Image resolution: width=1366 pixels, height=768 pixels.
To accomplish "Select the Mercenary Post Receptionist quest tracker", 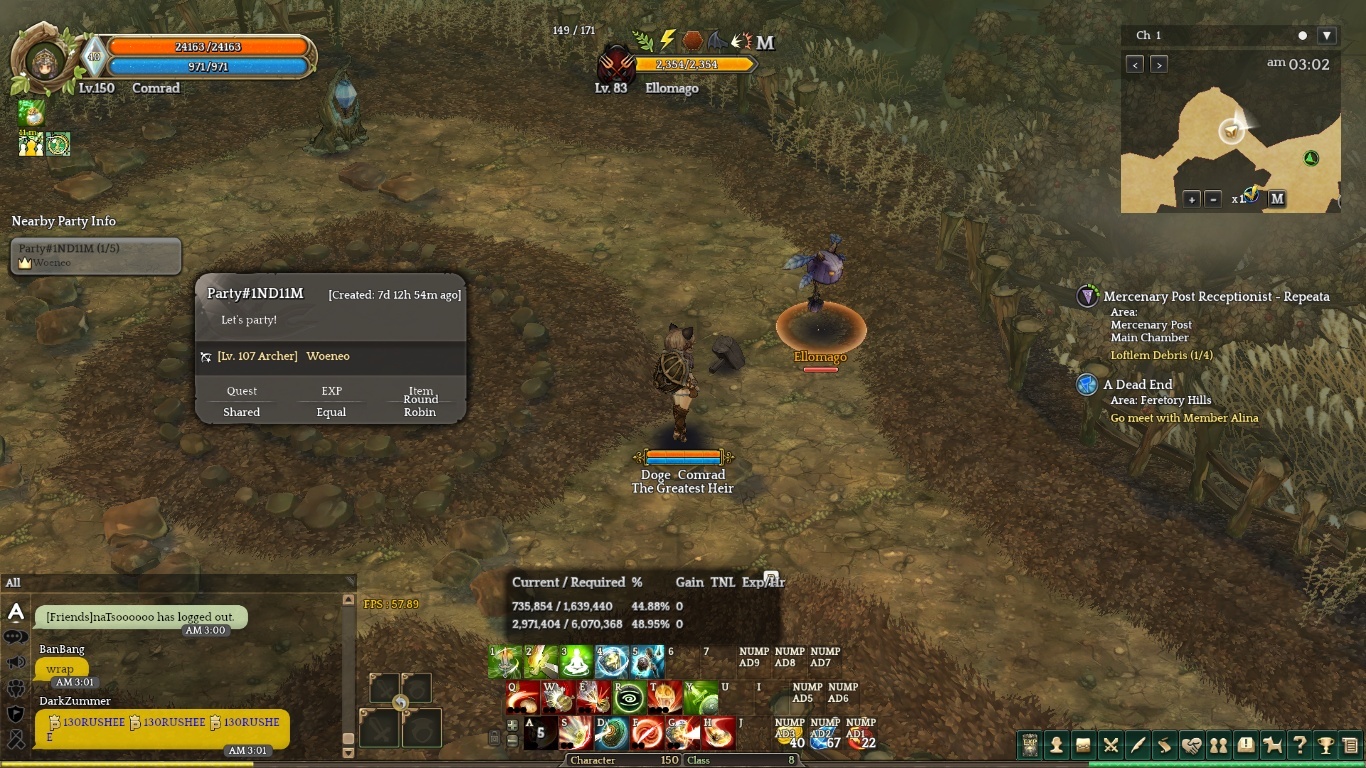I will 1216,297.
